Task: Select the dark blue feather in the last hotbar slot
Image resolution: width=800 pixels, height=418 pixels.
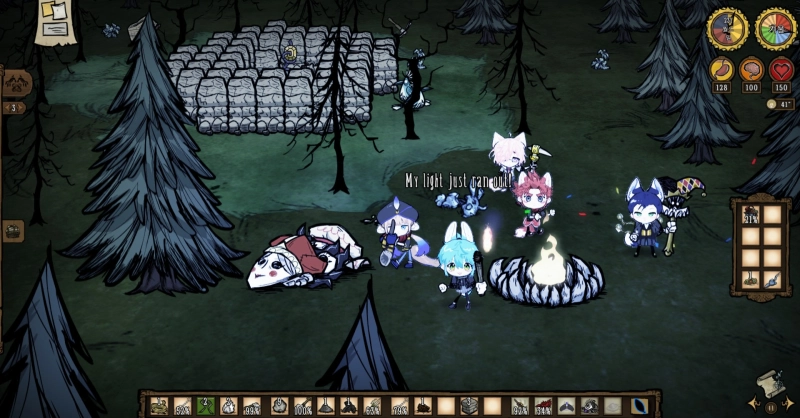Action: [x=638, y=406]
